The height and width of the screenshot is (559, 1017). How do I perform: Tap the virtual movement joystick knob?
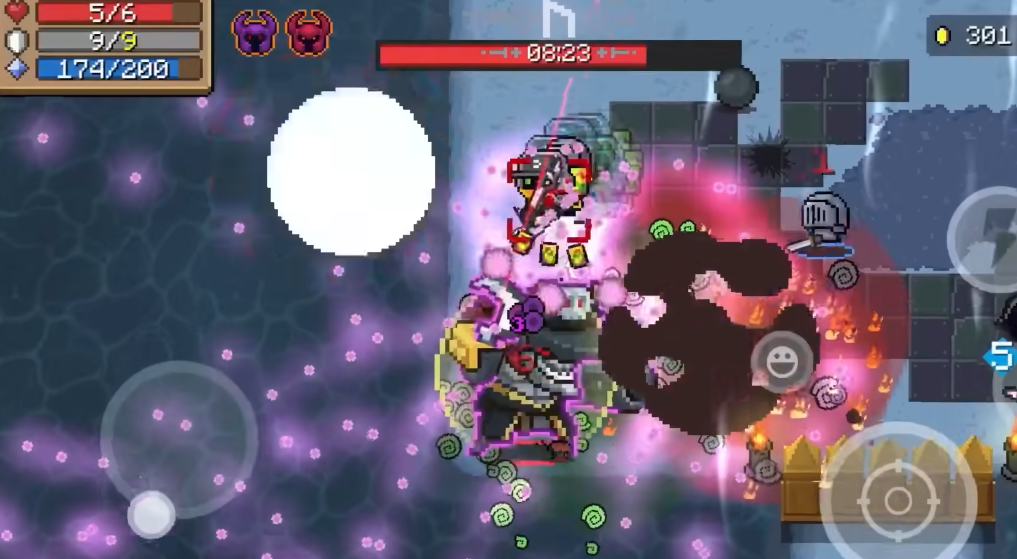pyautogui.click(x=151, y=514)
